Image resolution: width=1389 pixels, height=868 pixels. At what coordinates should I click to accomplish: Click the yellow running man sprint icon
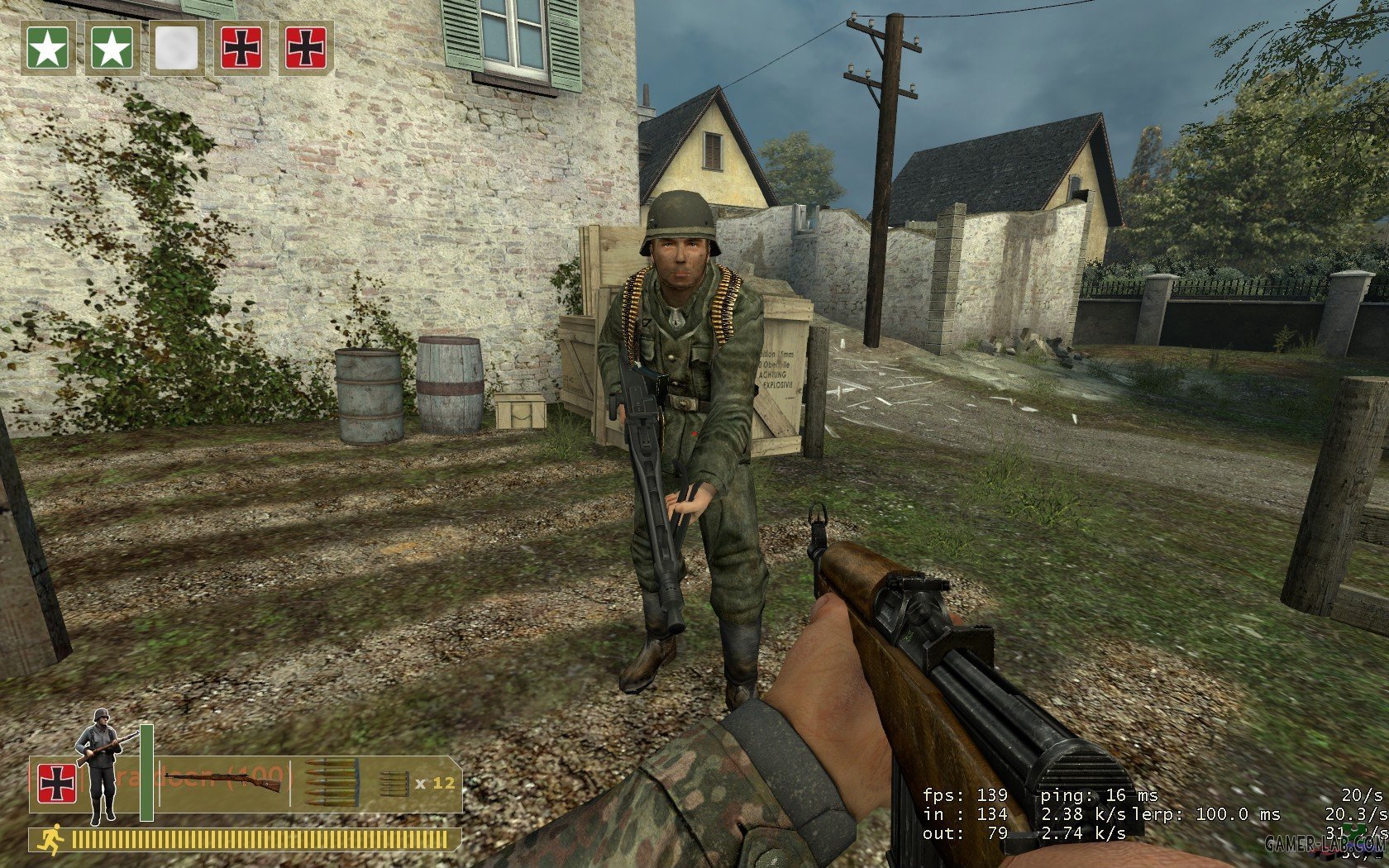point(51,840)
